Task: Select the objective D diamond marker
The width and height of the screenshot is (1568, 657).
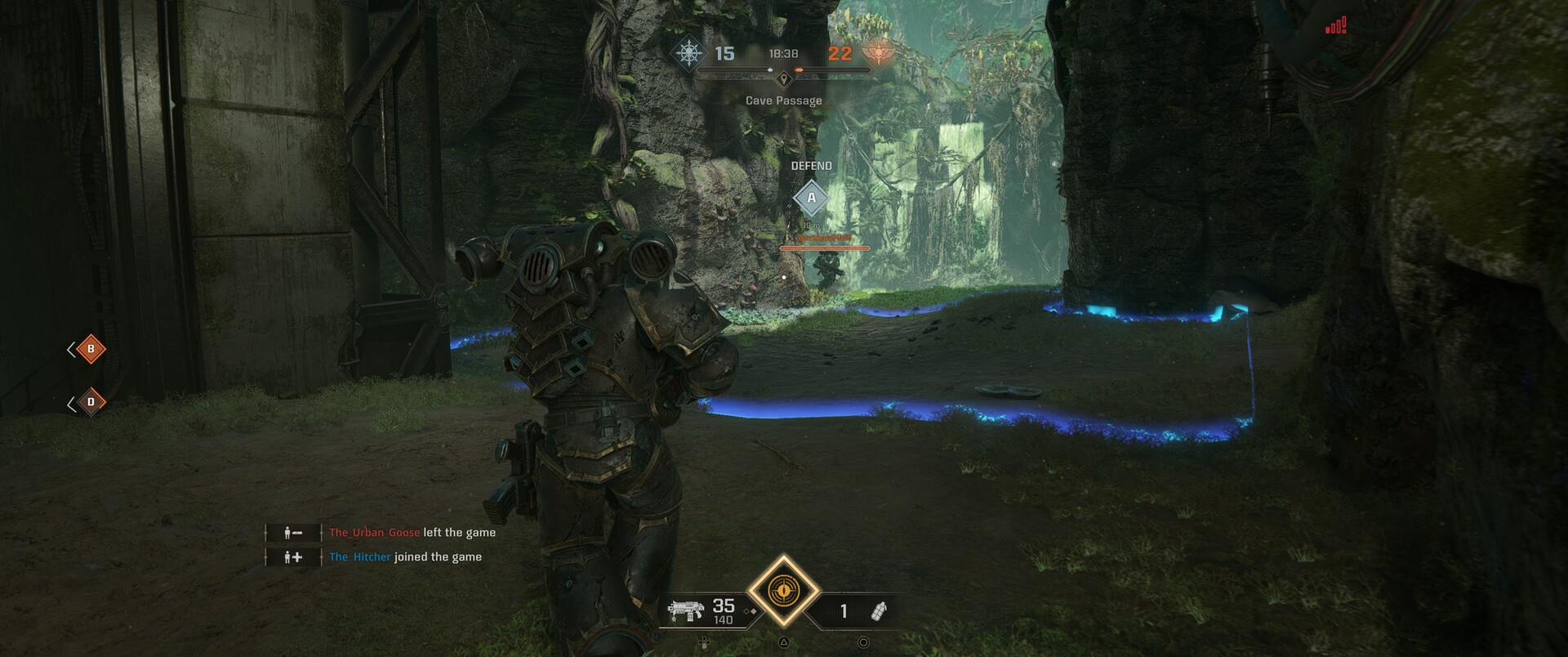Action: tap(91, 402)
